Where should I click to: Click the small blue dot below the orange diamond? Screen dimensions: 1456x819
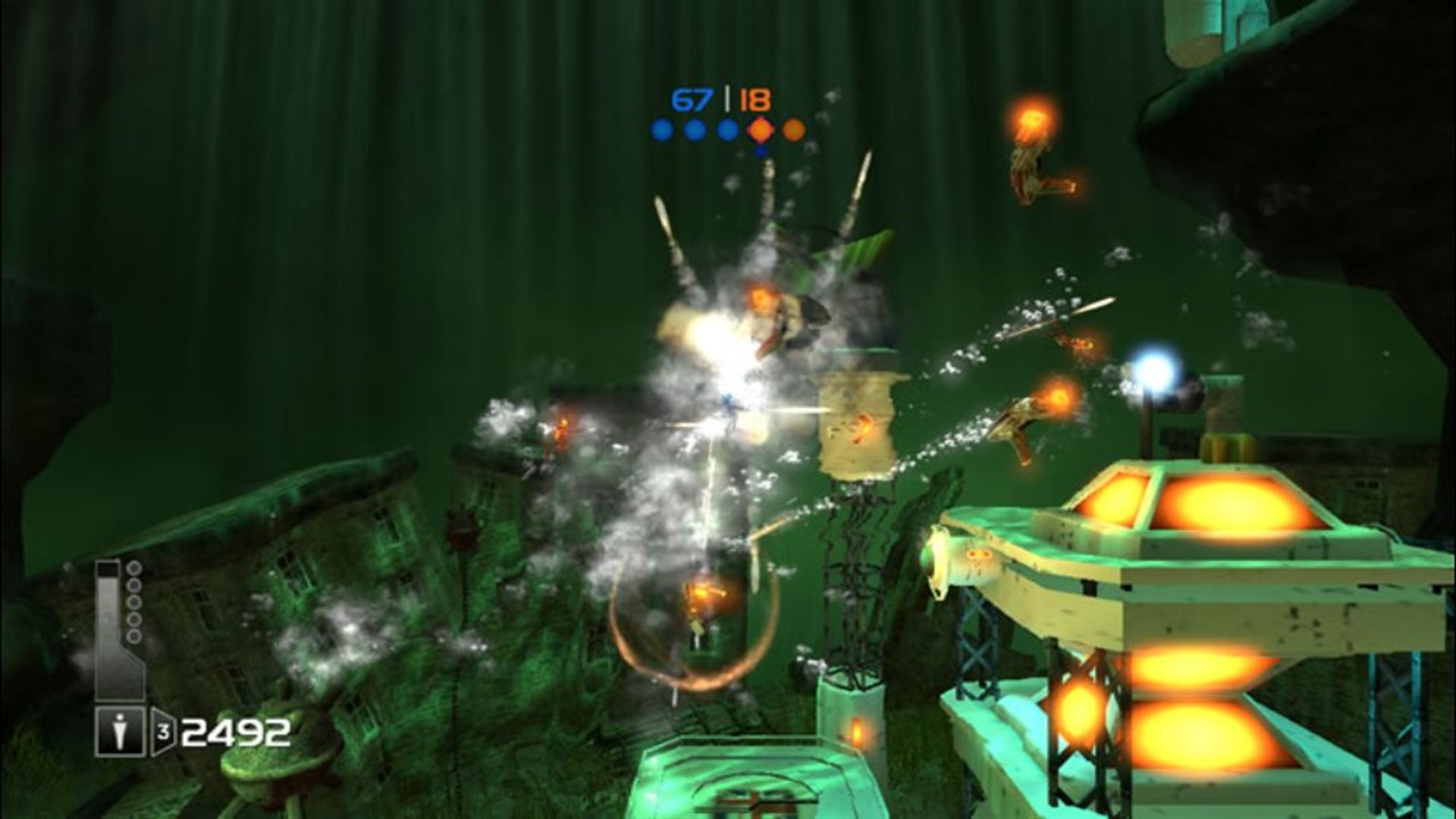[760, 152]
